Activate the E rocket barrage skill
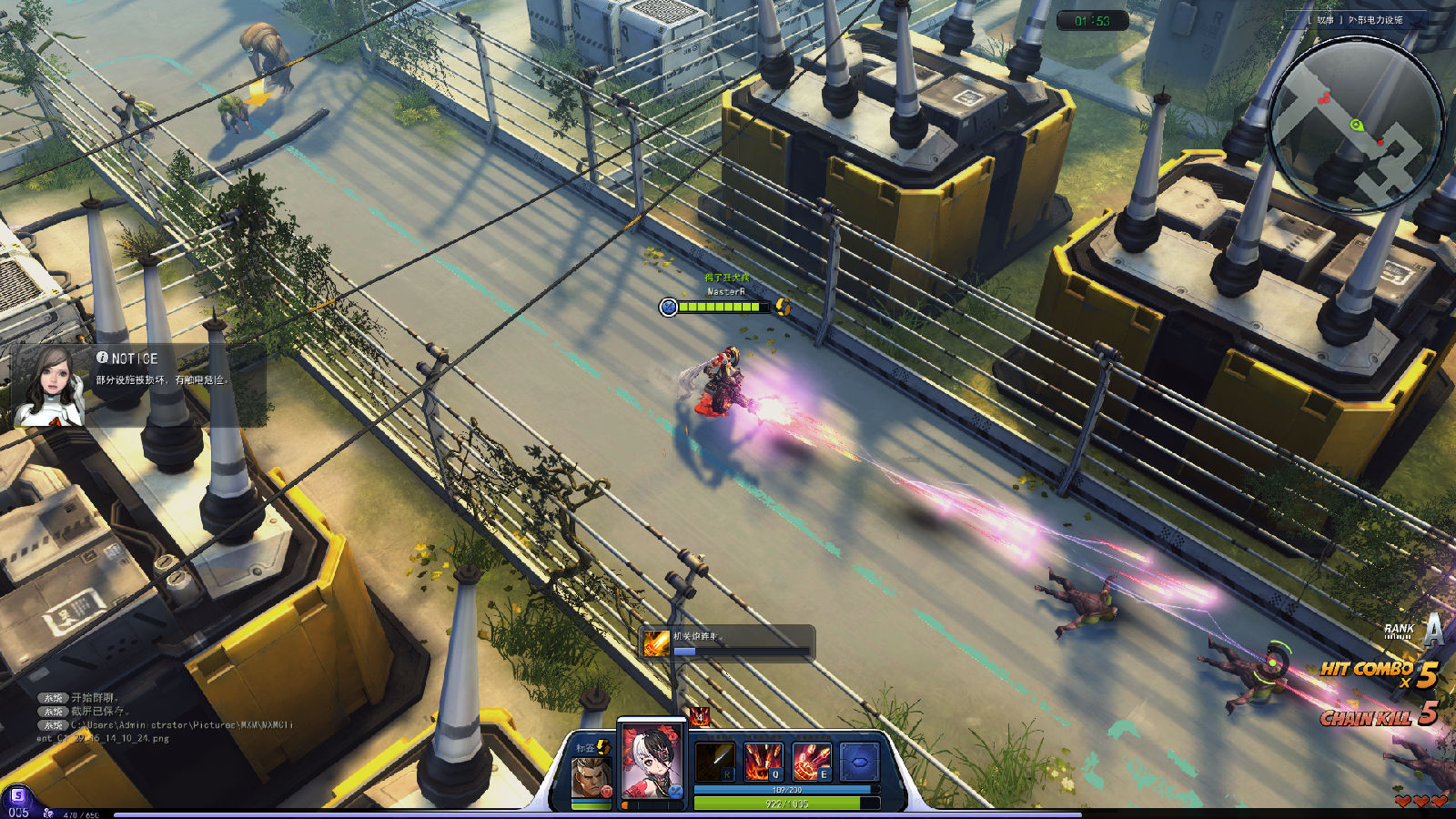This screenshot has width=1456, height=819. tap(811, 762)
